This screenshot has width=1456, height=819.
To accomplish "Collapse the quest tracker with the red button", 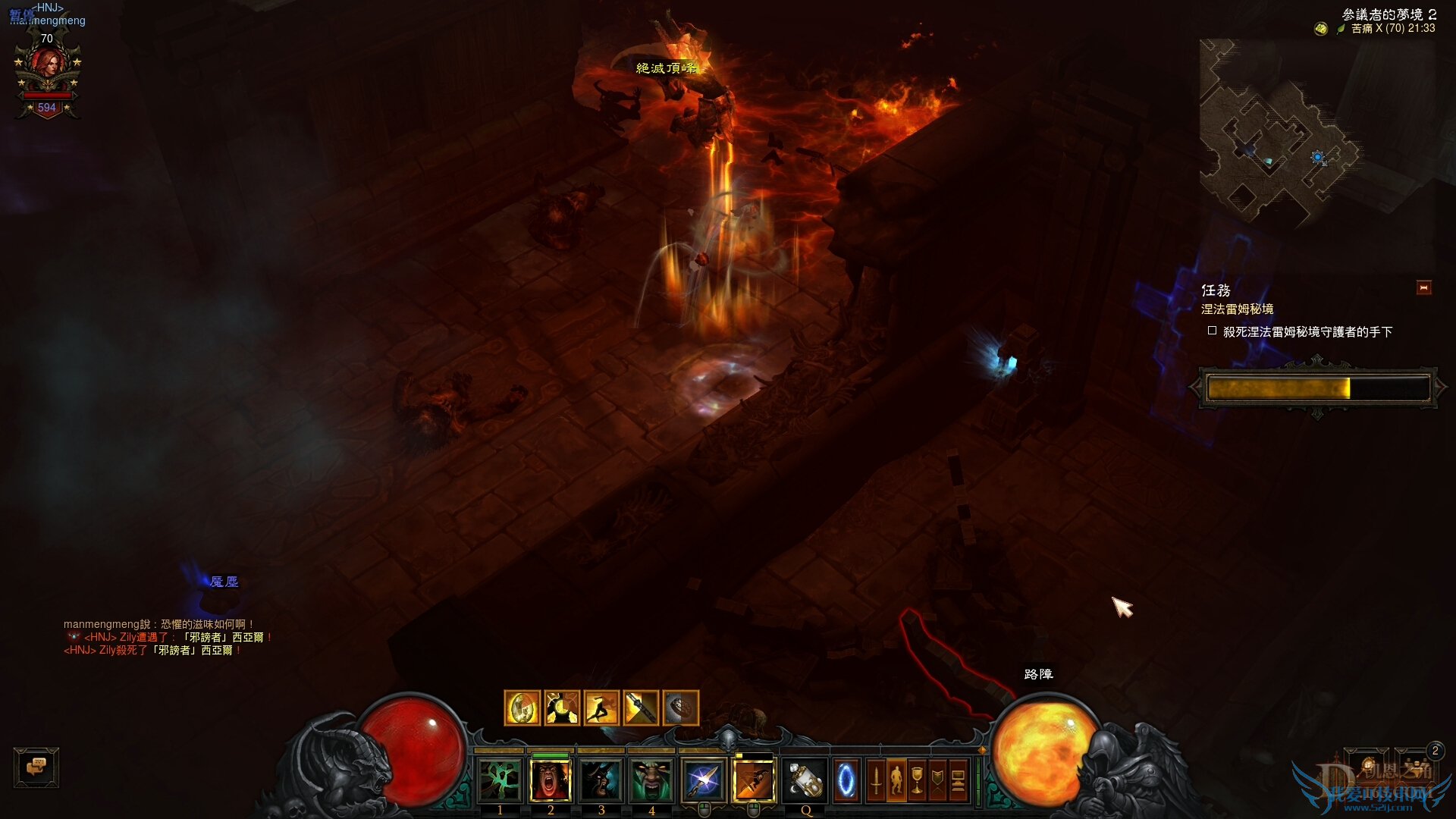I will [1423, 288].
